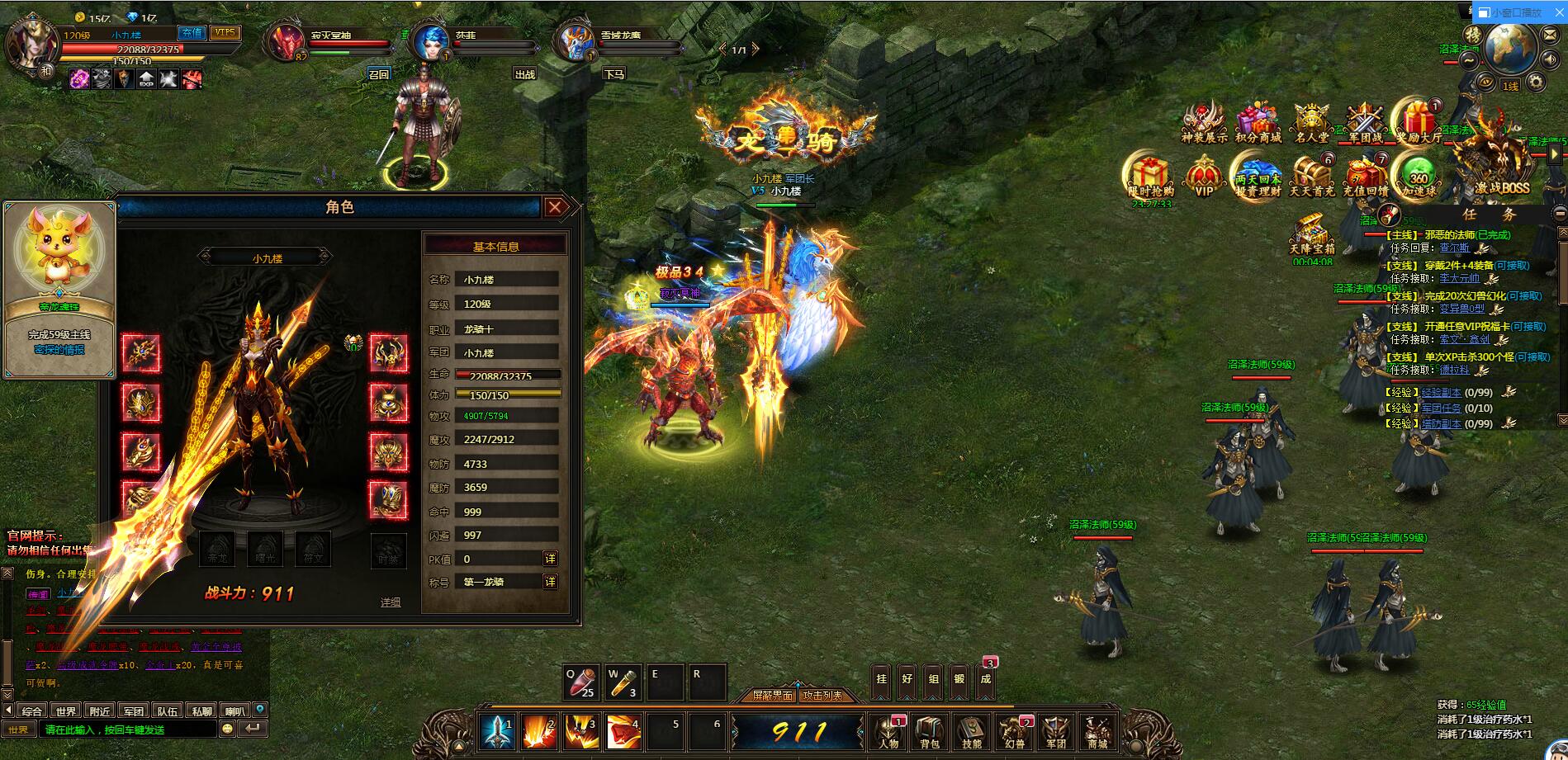Dismount using the 下马 button
This screenshot has width=1568, height=760.
(613, 74)
